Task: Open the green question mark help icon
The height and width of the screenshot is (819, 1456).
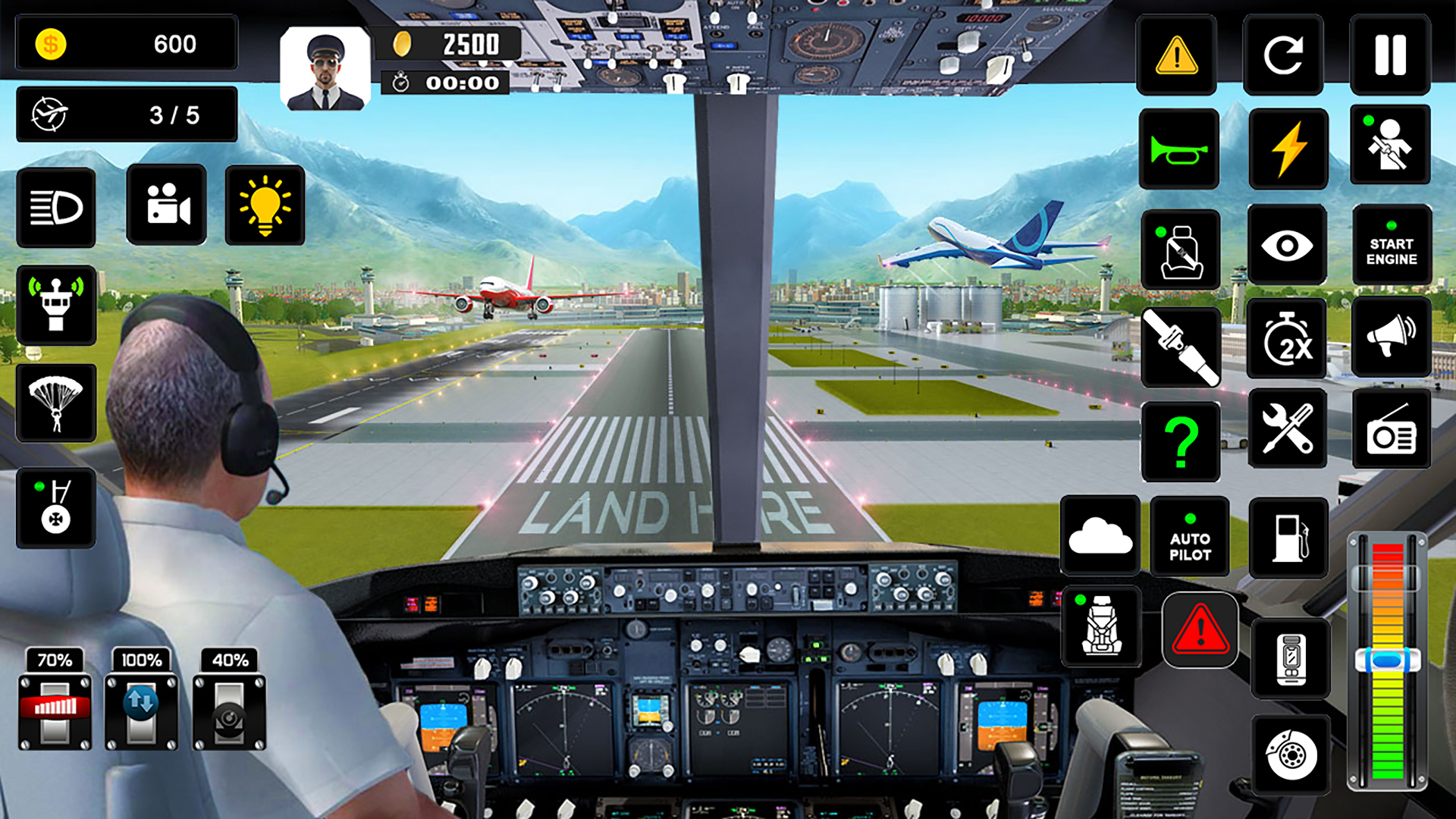Action: [x=1180, y=440]
